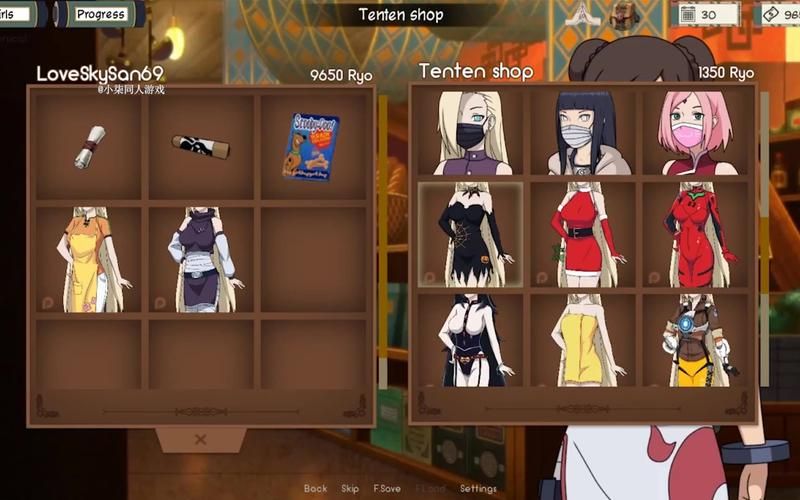Pick the black Halloween witch dress
800x500 pixels.
point(470,235)
